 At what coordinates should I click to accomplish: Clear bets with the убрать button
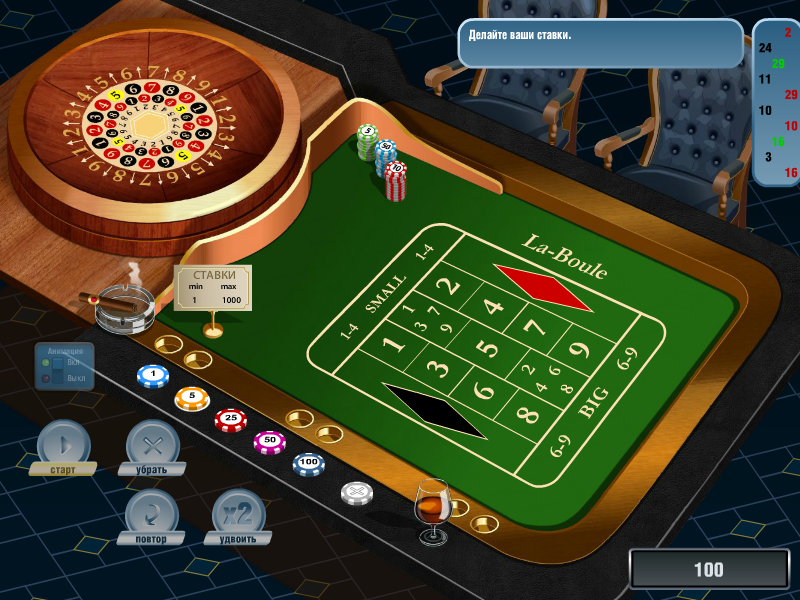[x=152, y=443]
